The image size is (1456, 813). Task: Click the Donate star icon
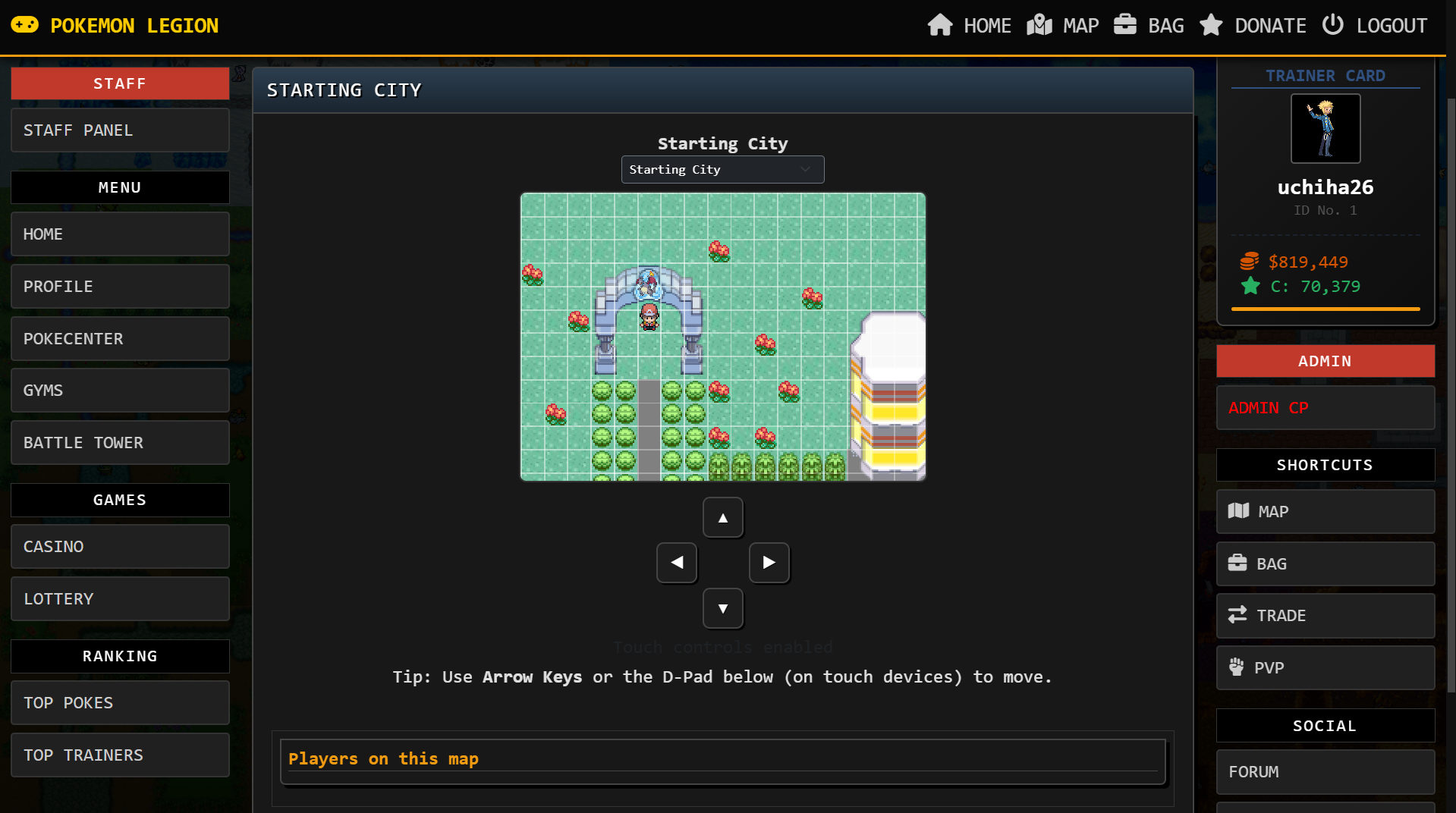point(1210,24)
